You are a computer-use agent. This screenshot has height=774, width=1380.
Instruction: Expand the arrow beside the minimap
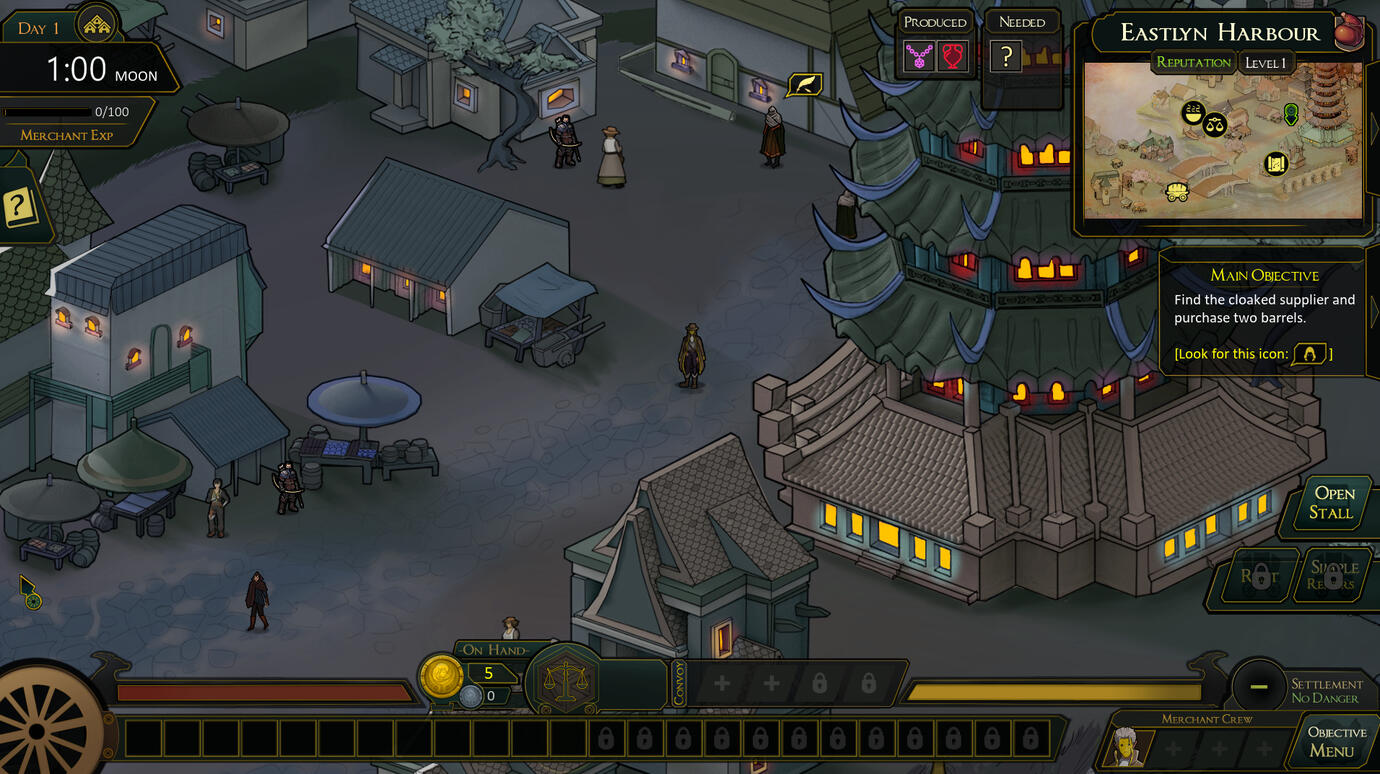[x=1372, y=127]
